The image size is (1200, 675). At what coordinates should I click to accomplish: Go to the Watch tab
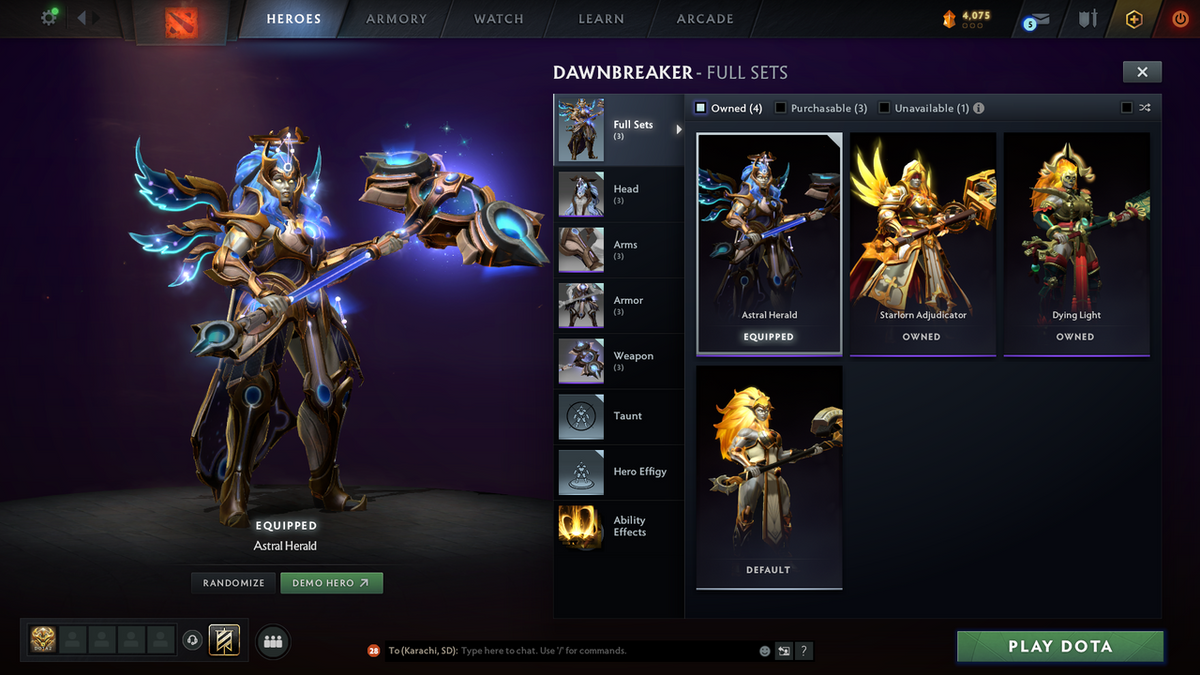tap(498, 19)
